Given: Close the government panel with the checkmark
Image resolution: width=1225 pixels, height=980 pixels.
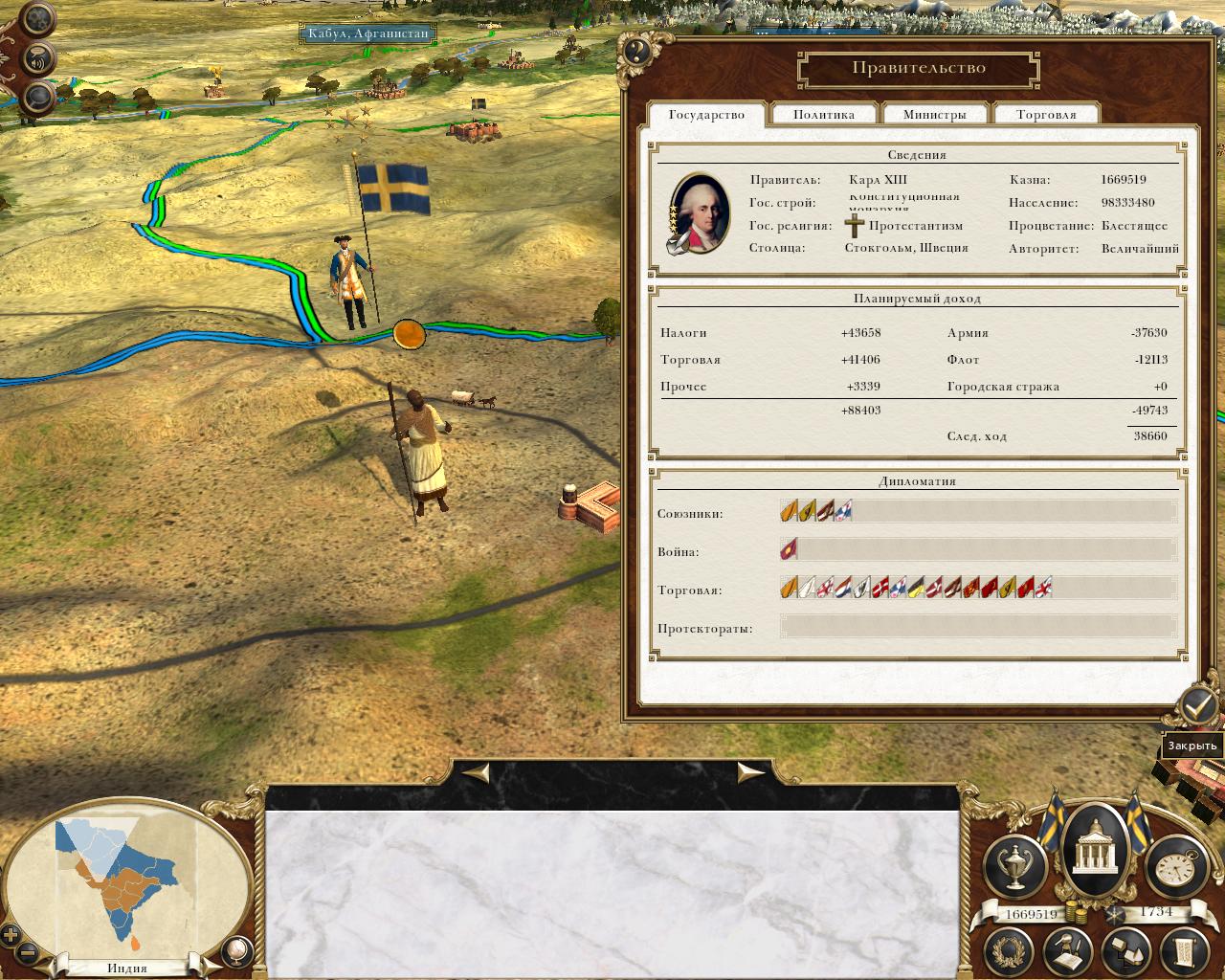Looking at the screenshot, I should coord(1196,706).
